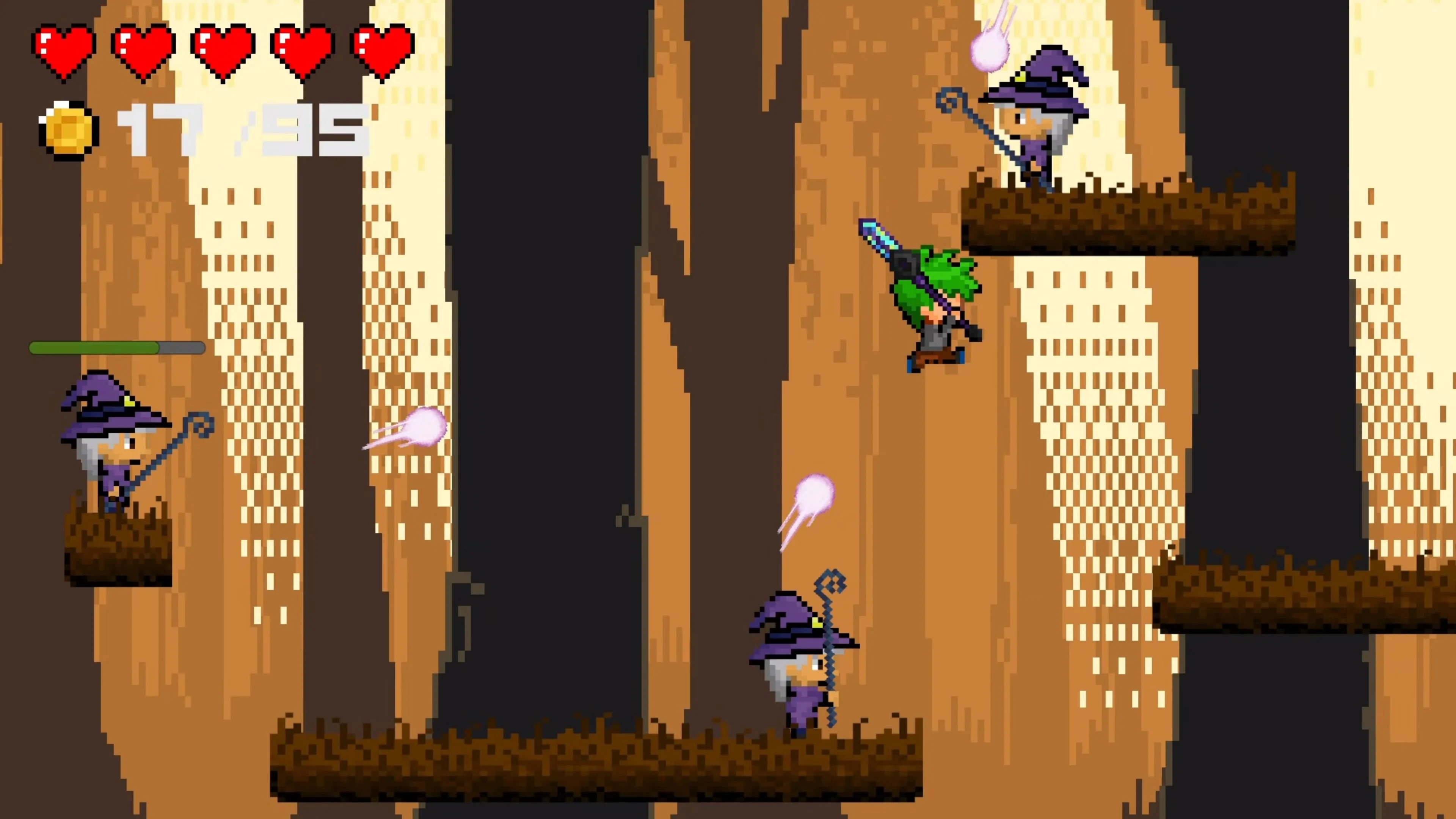Viewport: 1456px width, 819px height.
Task: Click the green health bar above the left wizard
Action: click(x=116, y=349)
